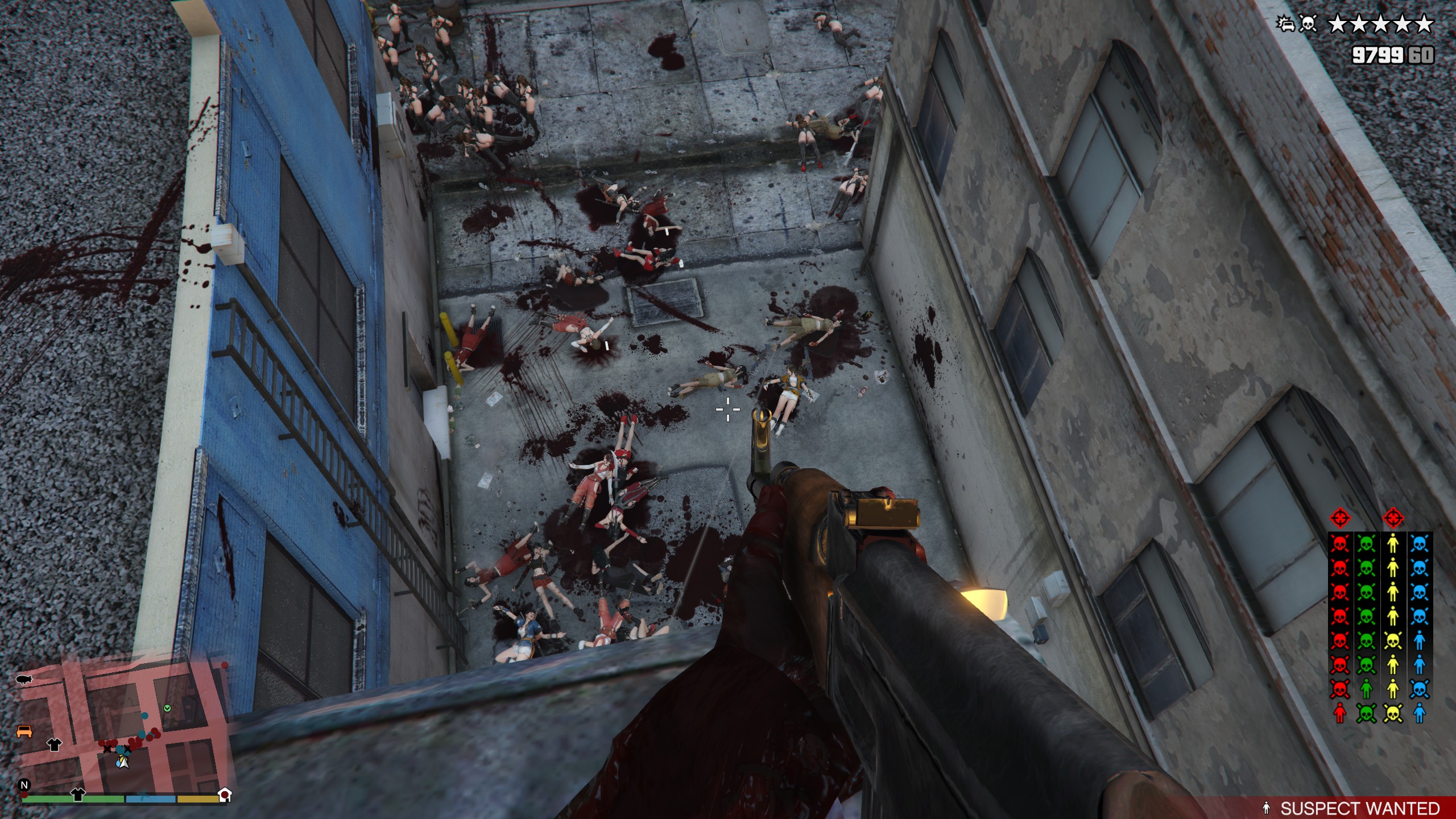Click the top yellow person in team grid
1456x819 pixels.
click(x=1393, y=544)
